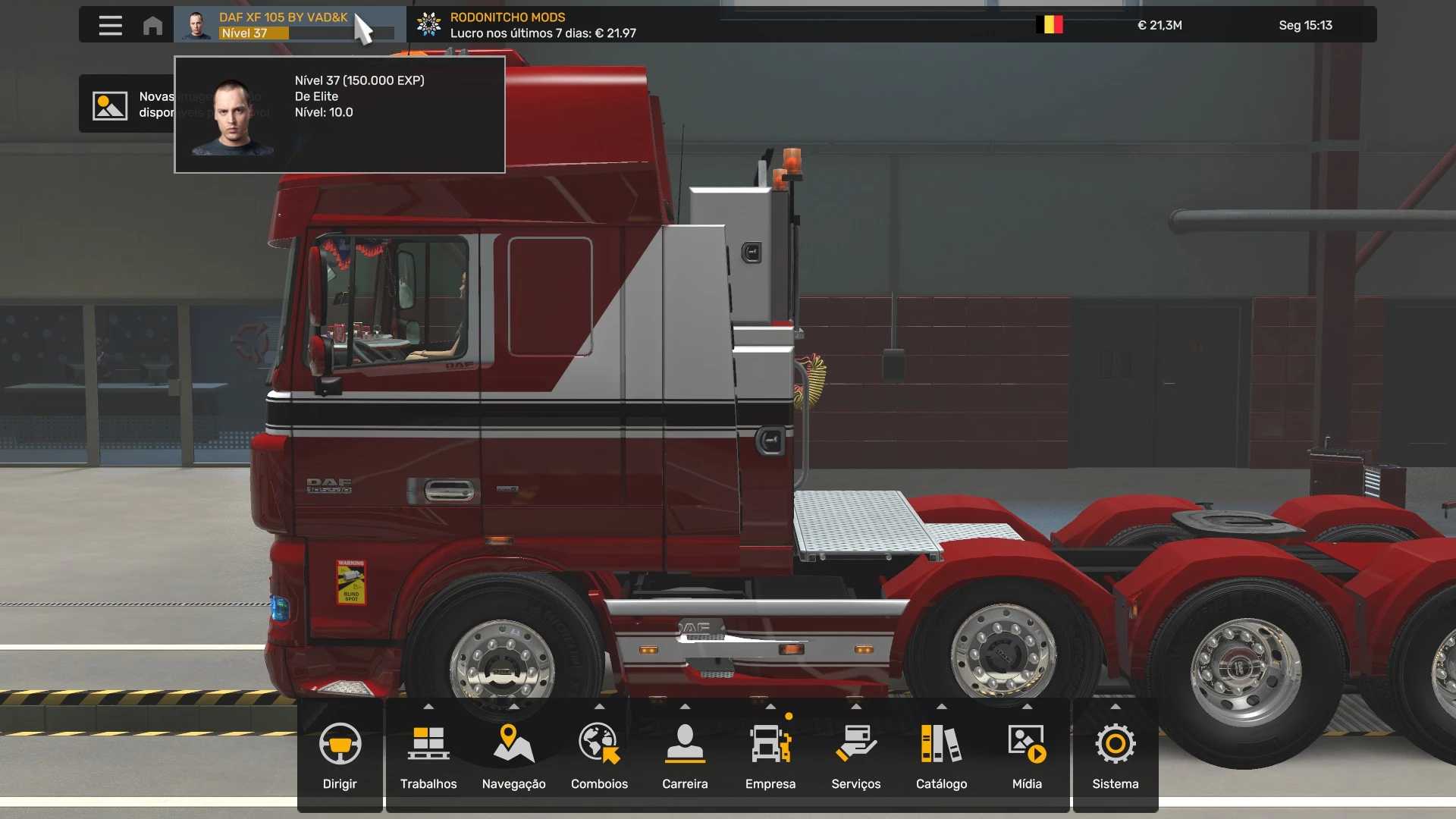Select the Comboios convoy menu
Viewport: 1456px width, 819px height.
(599, 755)
